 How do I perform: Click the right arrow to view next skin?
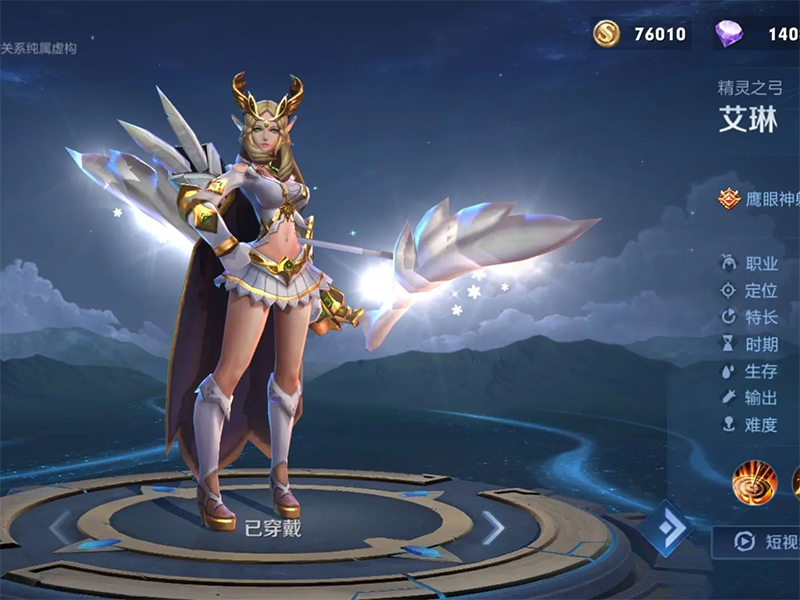pos(493,527)
